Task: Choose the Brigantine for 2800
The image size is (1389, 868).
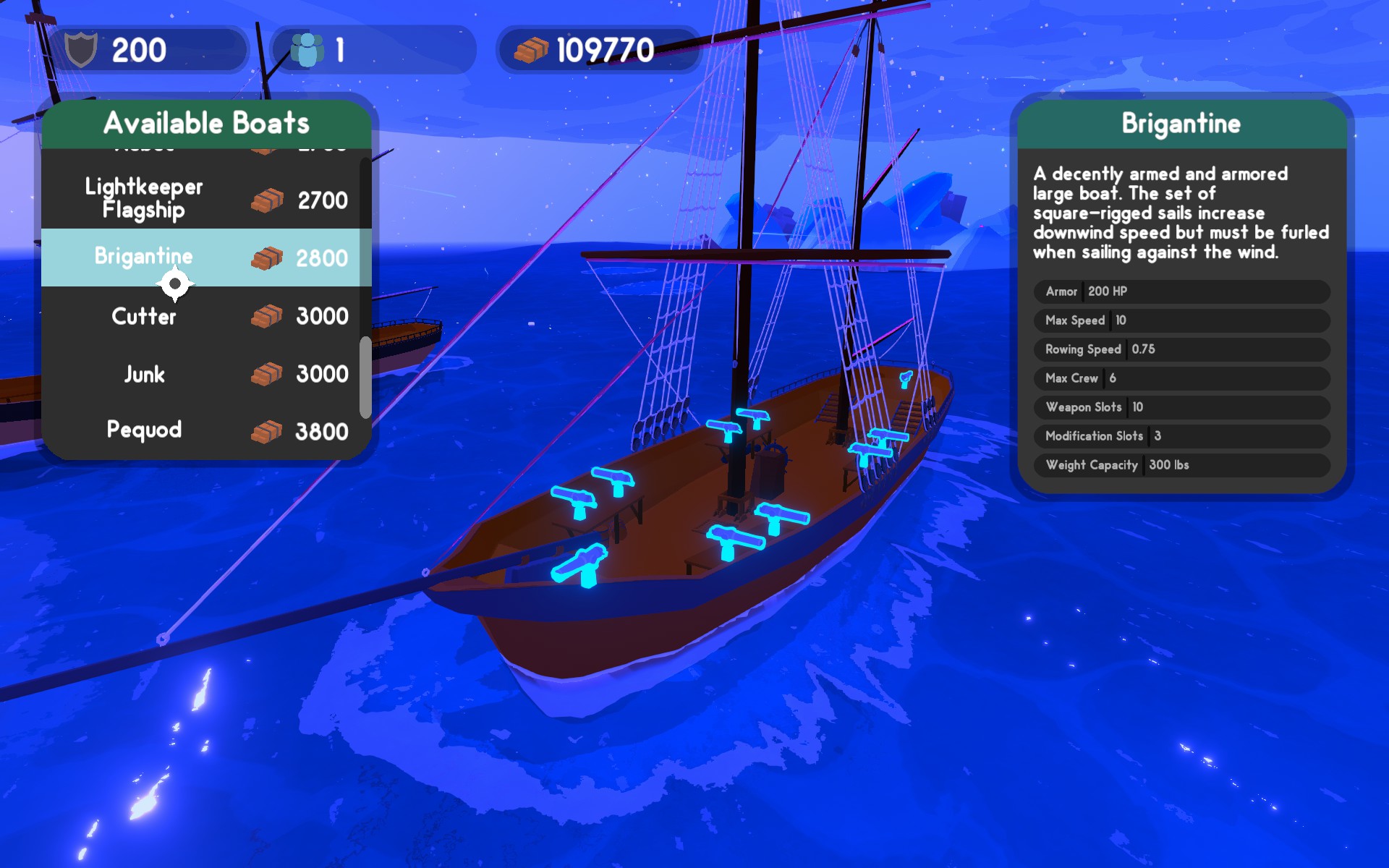Action: pos(205,258)
